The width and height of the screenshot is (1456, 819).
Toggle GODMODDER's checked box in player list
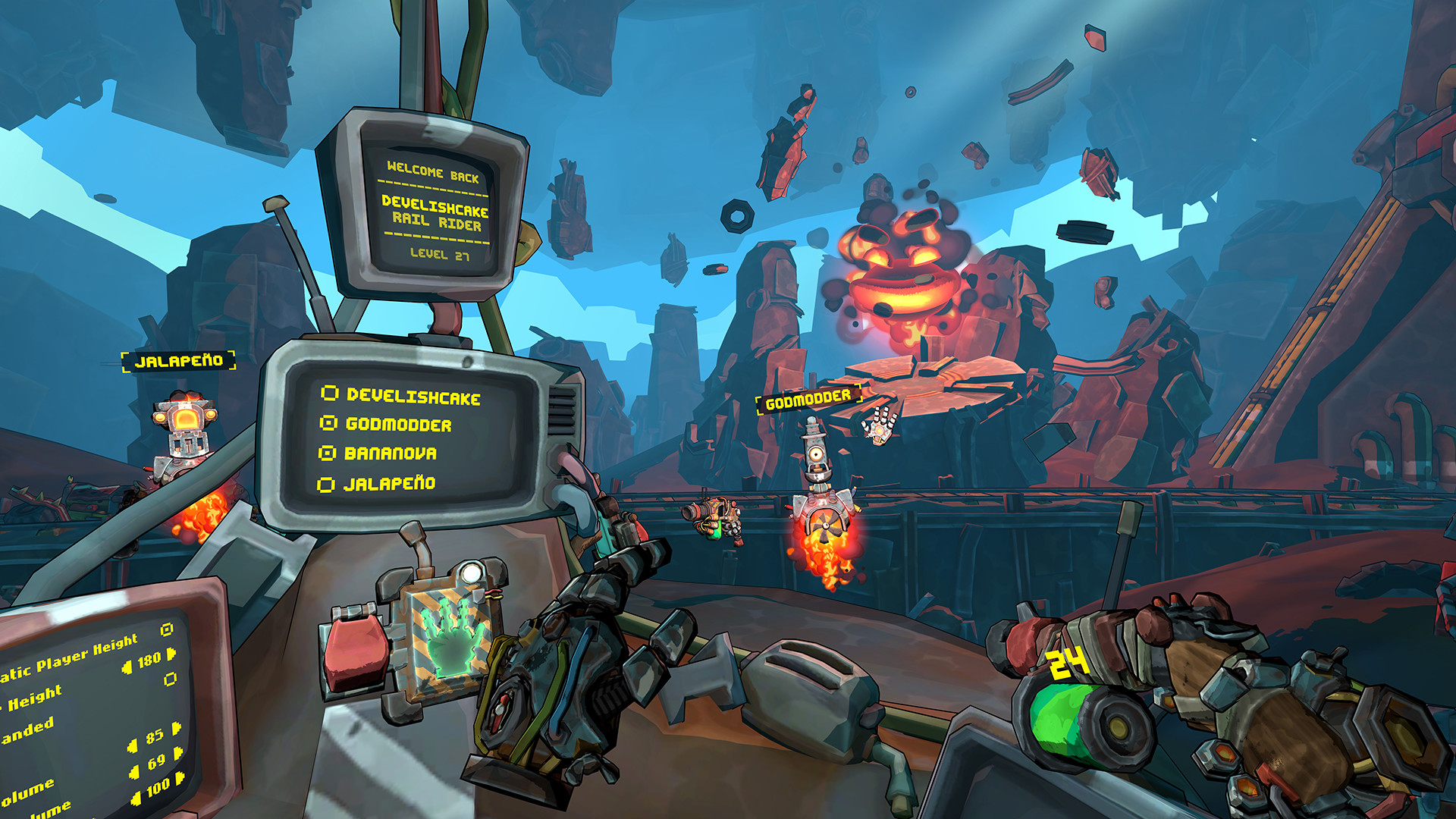point(329,423)
